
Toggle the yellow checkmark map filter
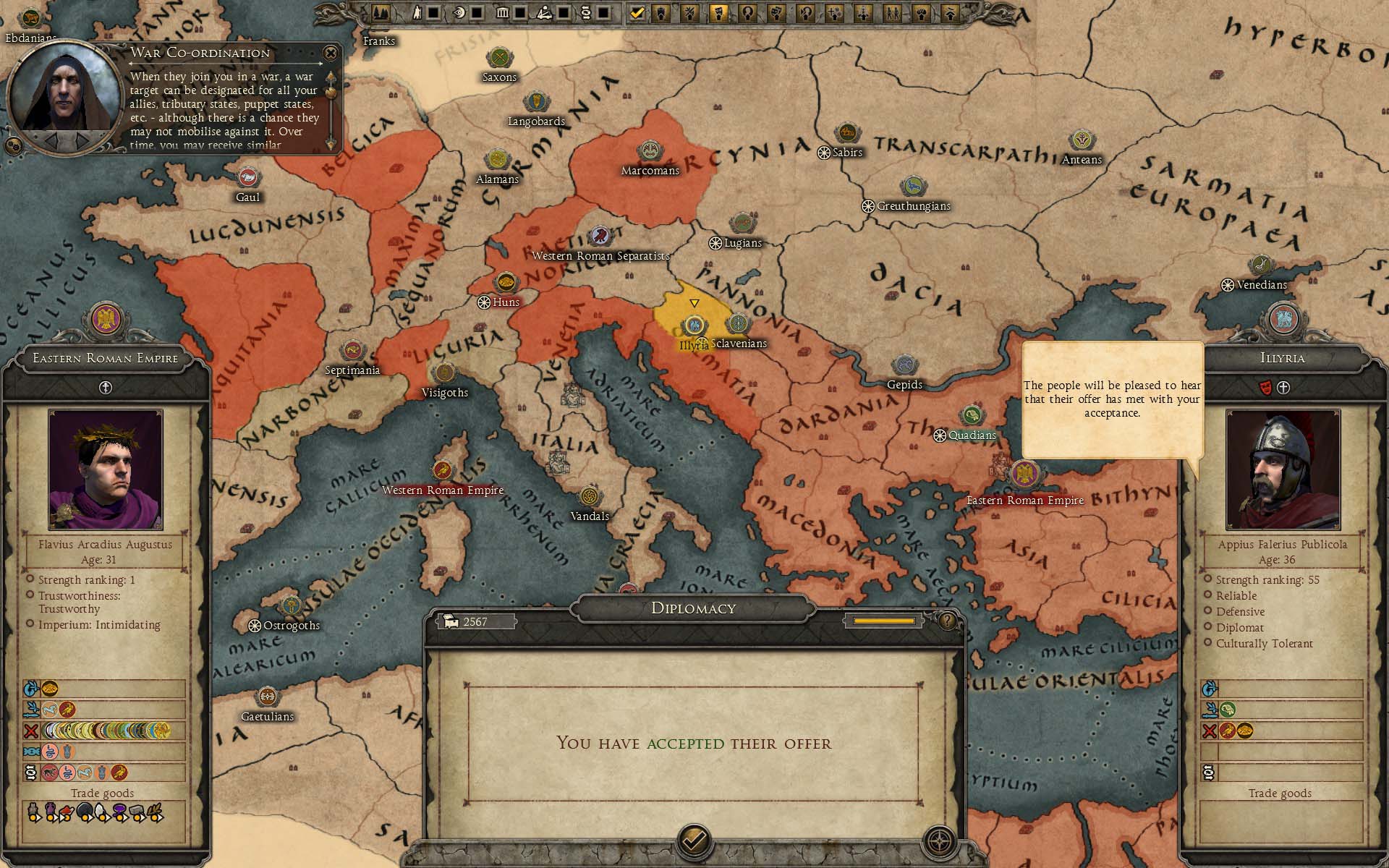(x=637, y=12)
